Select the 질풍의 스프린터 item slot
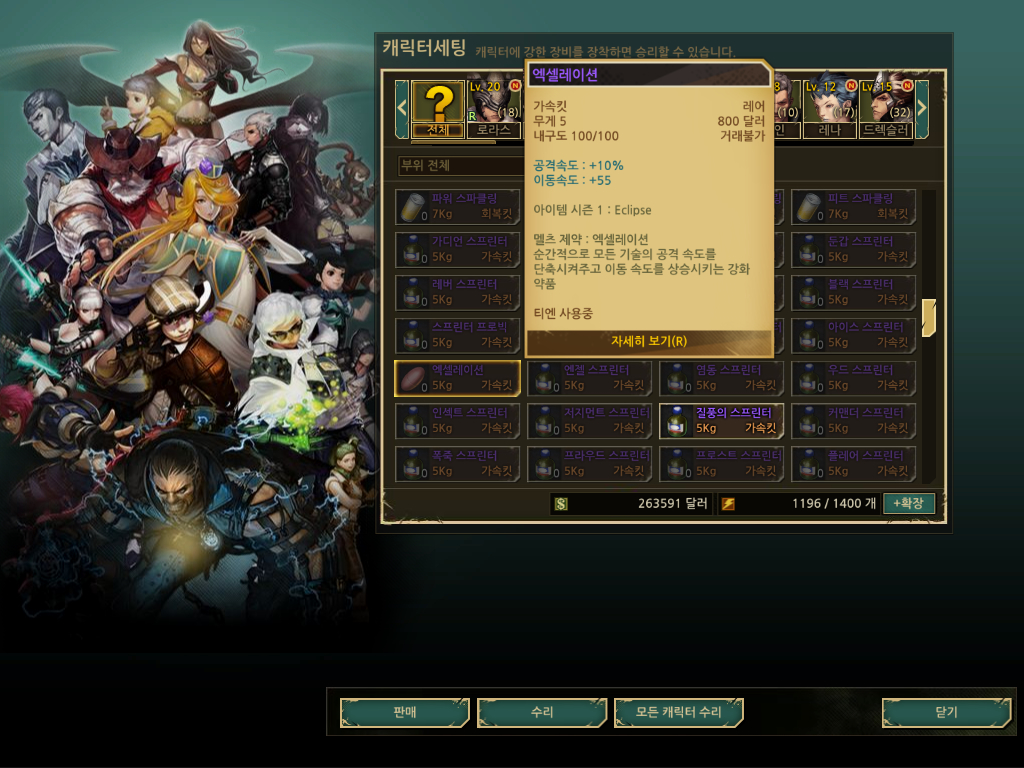Screen dimensions: 1024x768 click(722, 421)
